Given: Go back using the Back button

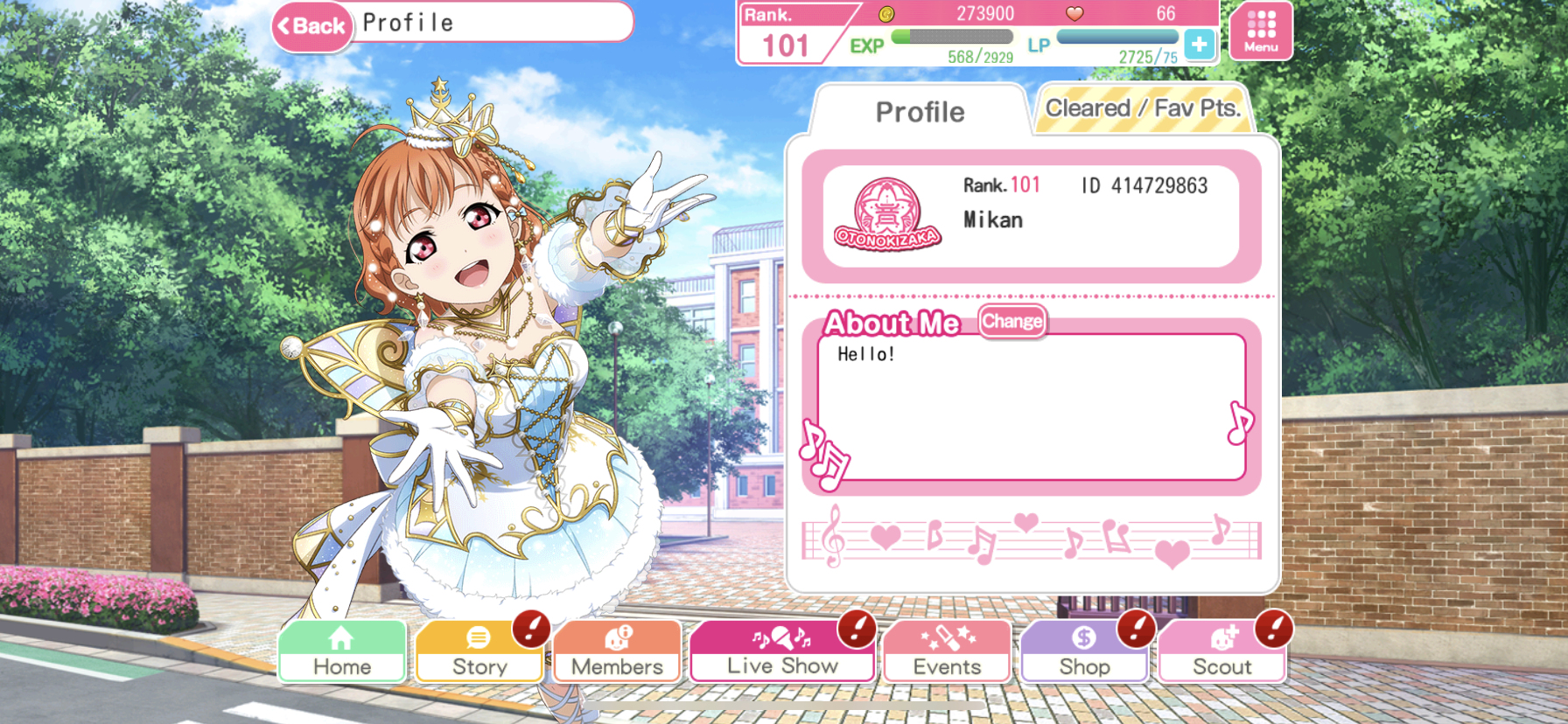Looking at the screenshot, I should coord(312,26).
